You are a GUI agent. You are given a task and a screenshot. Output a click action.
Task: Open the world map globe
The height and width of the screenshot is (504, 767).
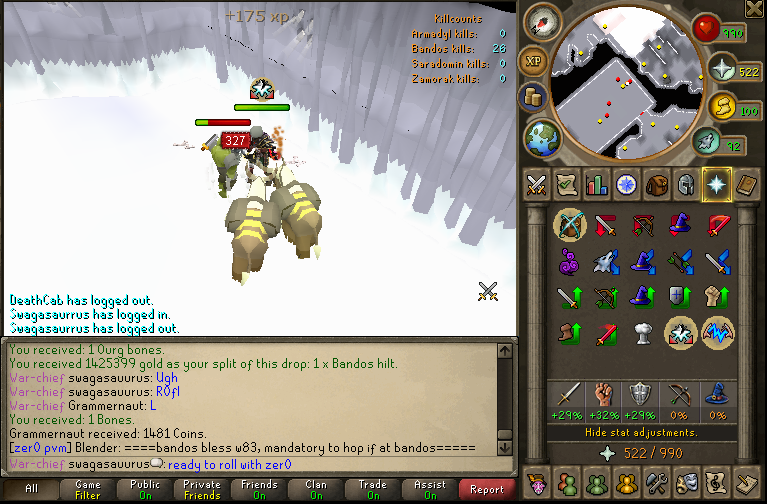click(x=541, y=136)
